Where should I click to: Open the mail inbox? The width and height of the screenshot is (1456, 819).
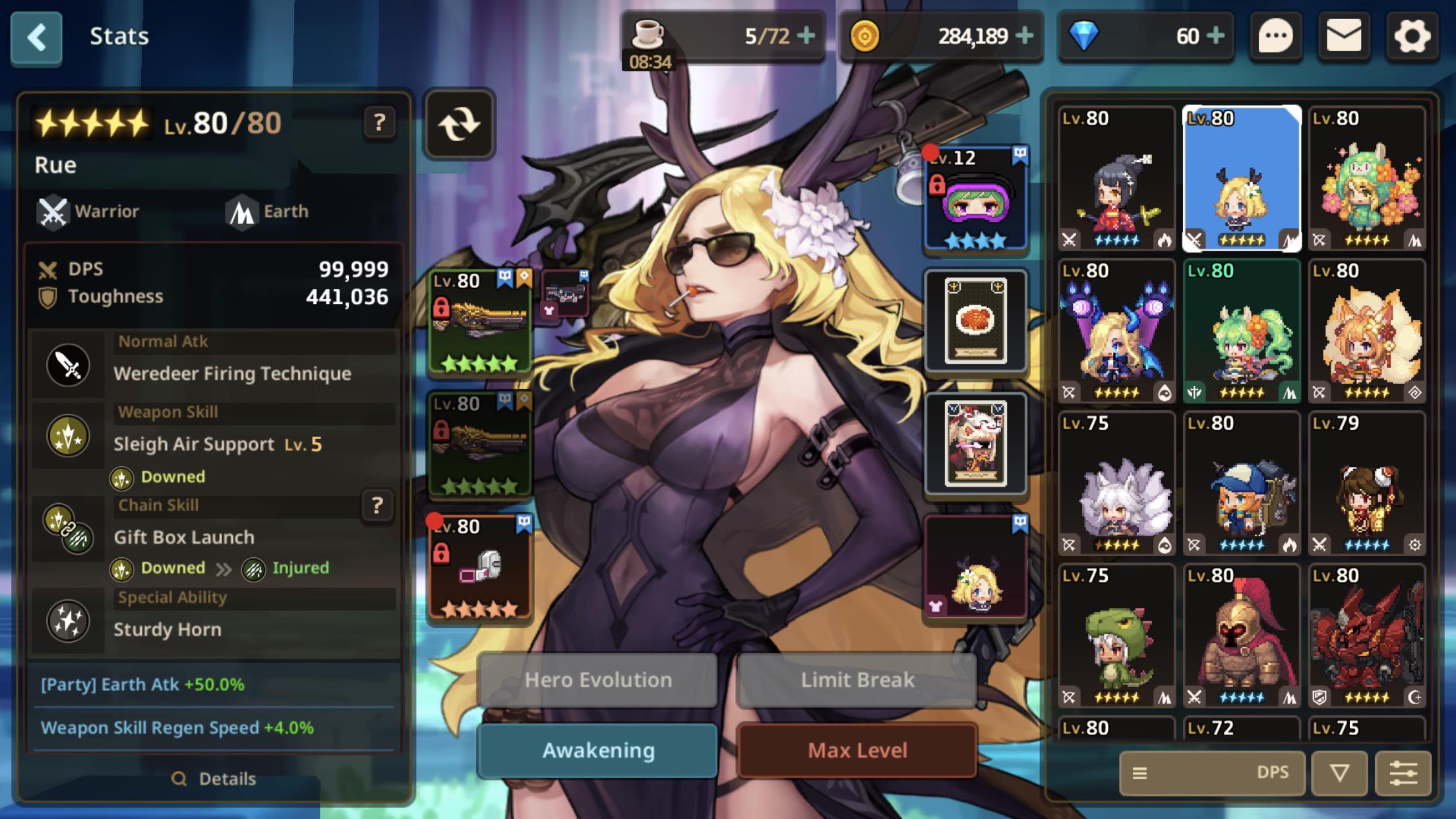point(1343,36)
